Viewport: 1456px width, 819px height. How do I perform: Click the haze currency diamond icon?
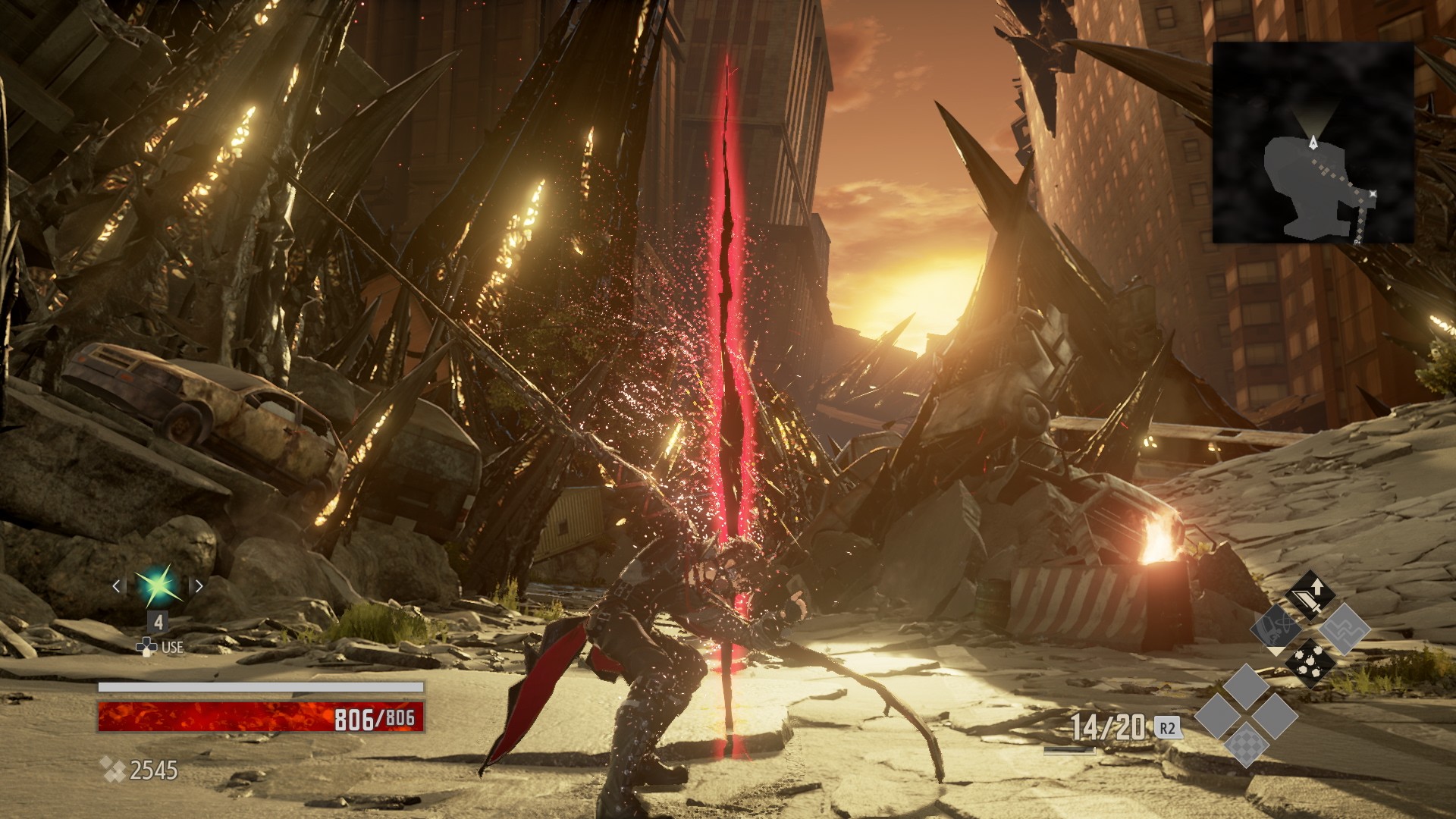tap(113, 770)
